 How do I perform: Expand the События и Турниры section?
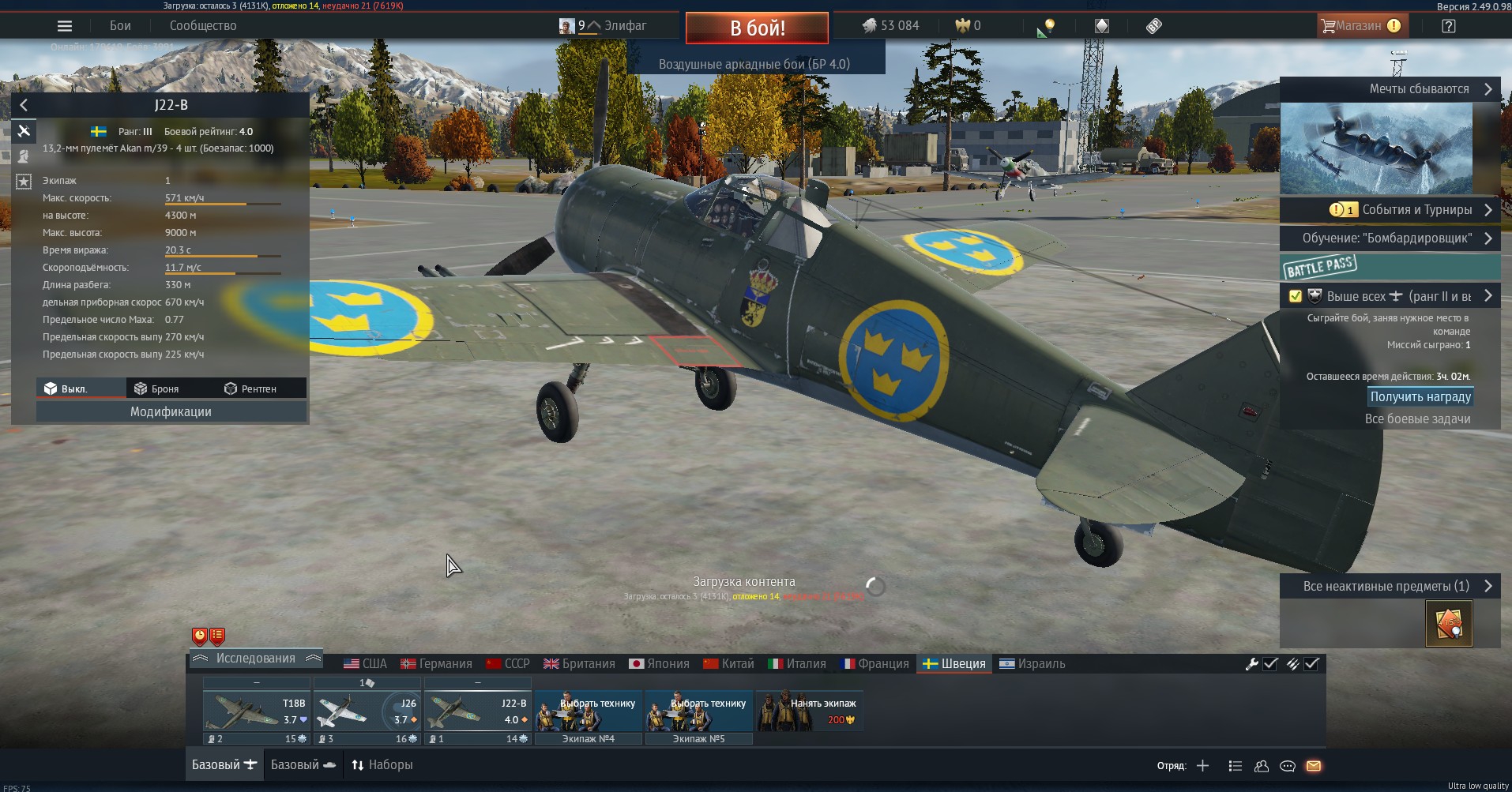(1416, 210)
